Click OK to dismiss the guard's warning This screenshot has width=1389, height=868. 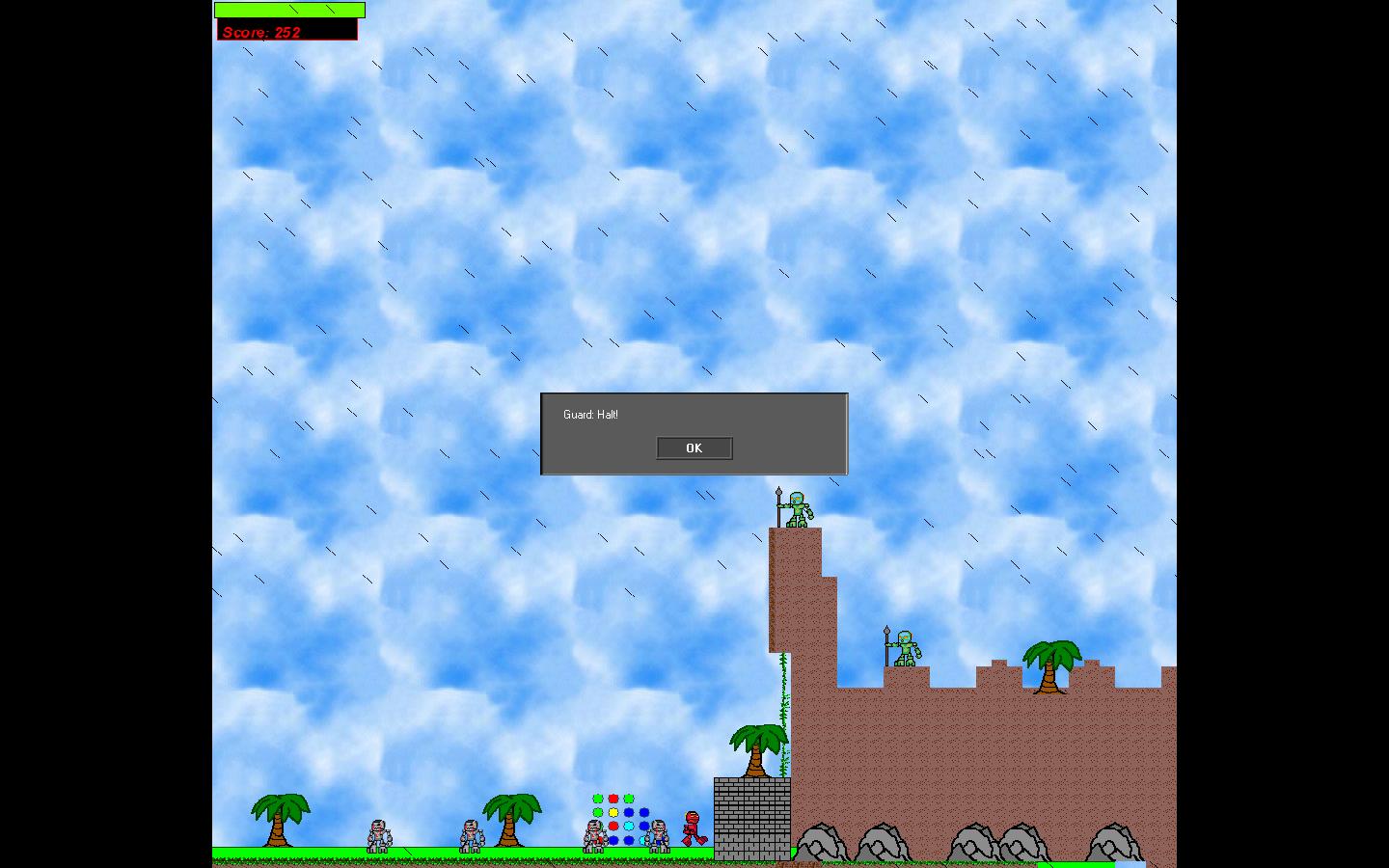coord(694,448)
